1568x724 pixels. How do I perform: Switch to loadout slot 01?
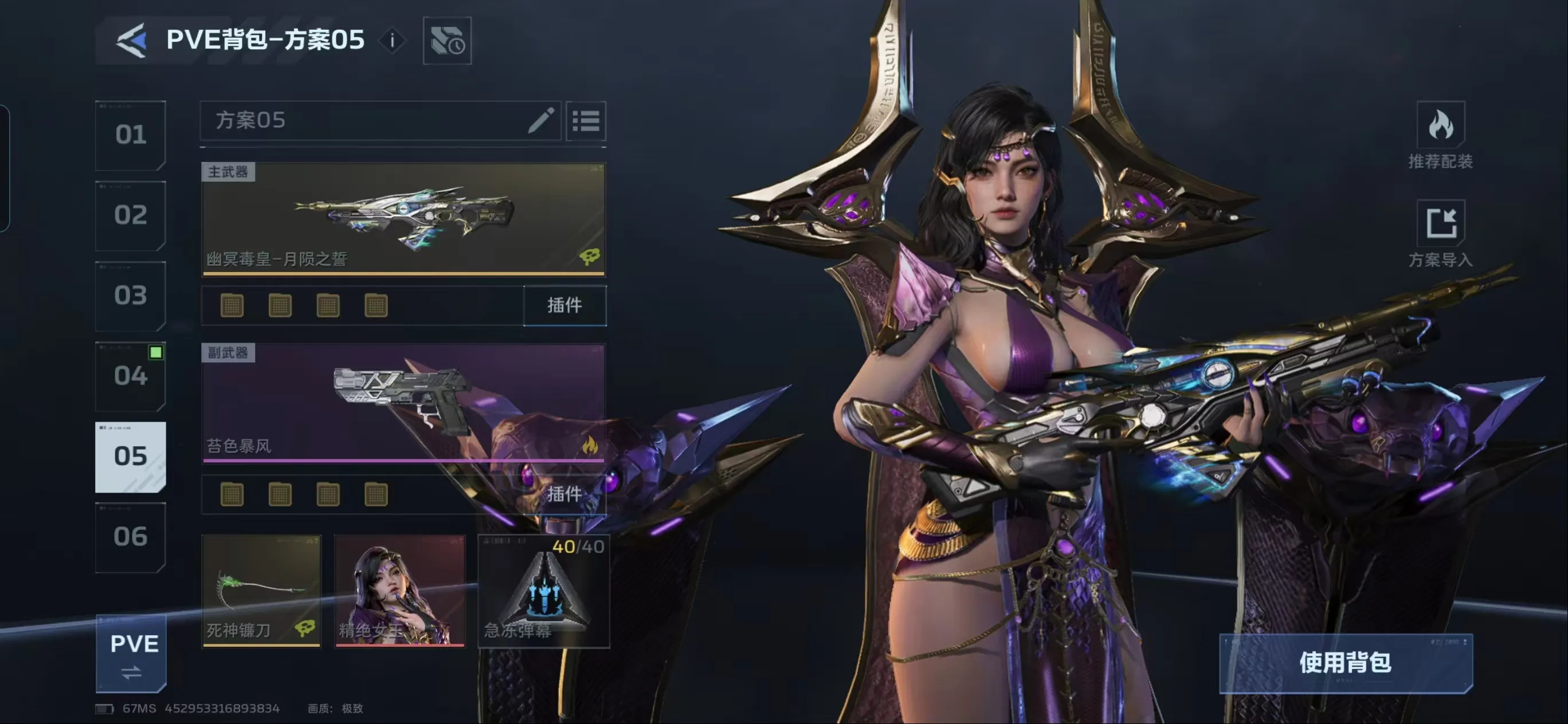pos(130,135)
